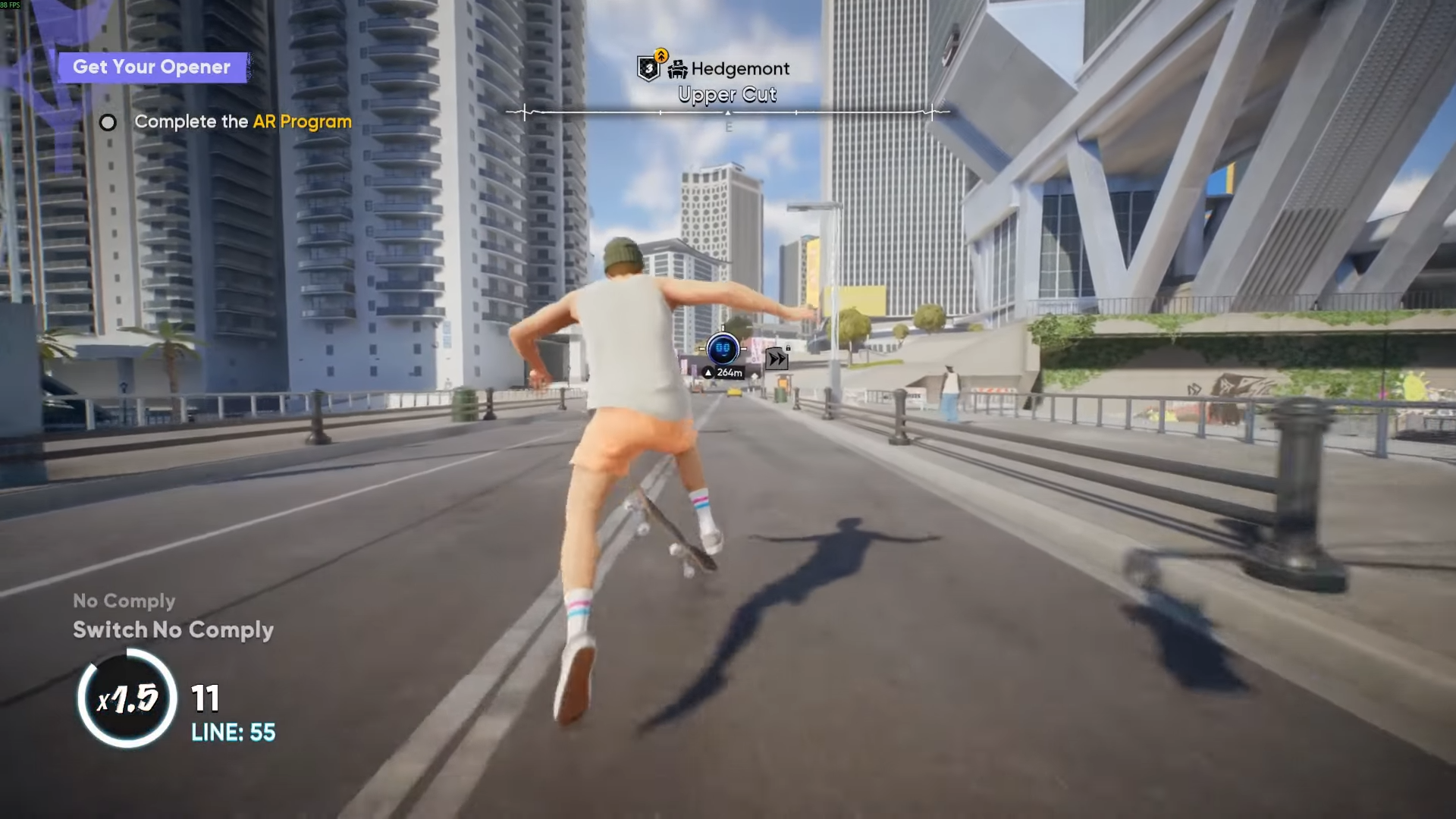Click the Get Your Opener banner
The width and height of the screenshot is (1456, 819).
[152, 67]
